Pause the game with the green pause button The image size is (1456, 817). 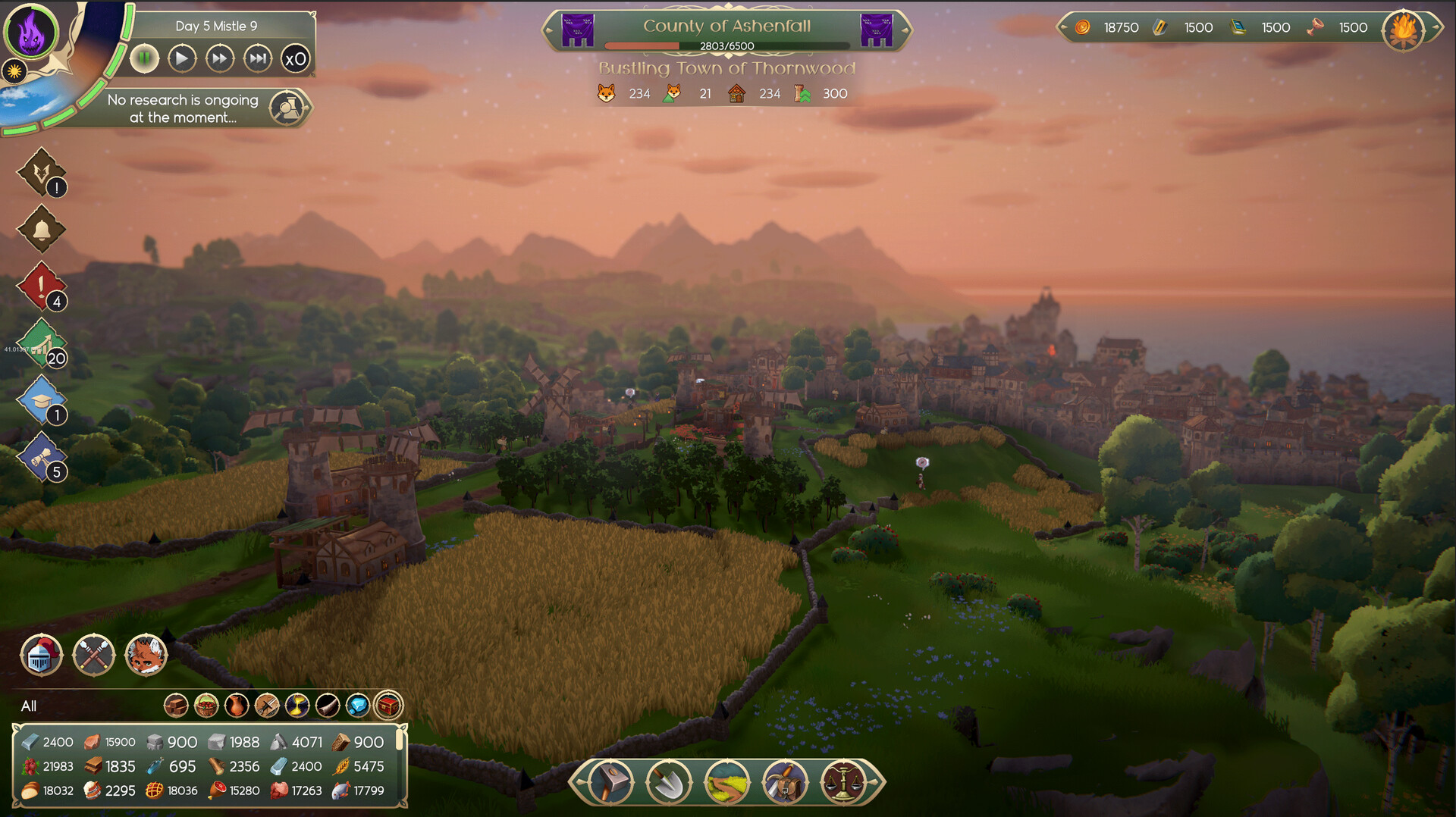[144, 58]
